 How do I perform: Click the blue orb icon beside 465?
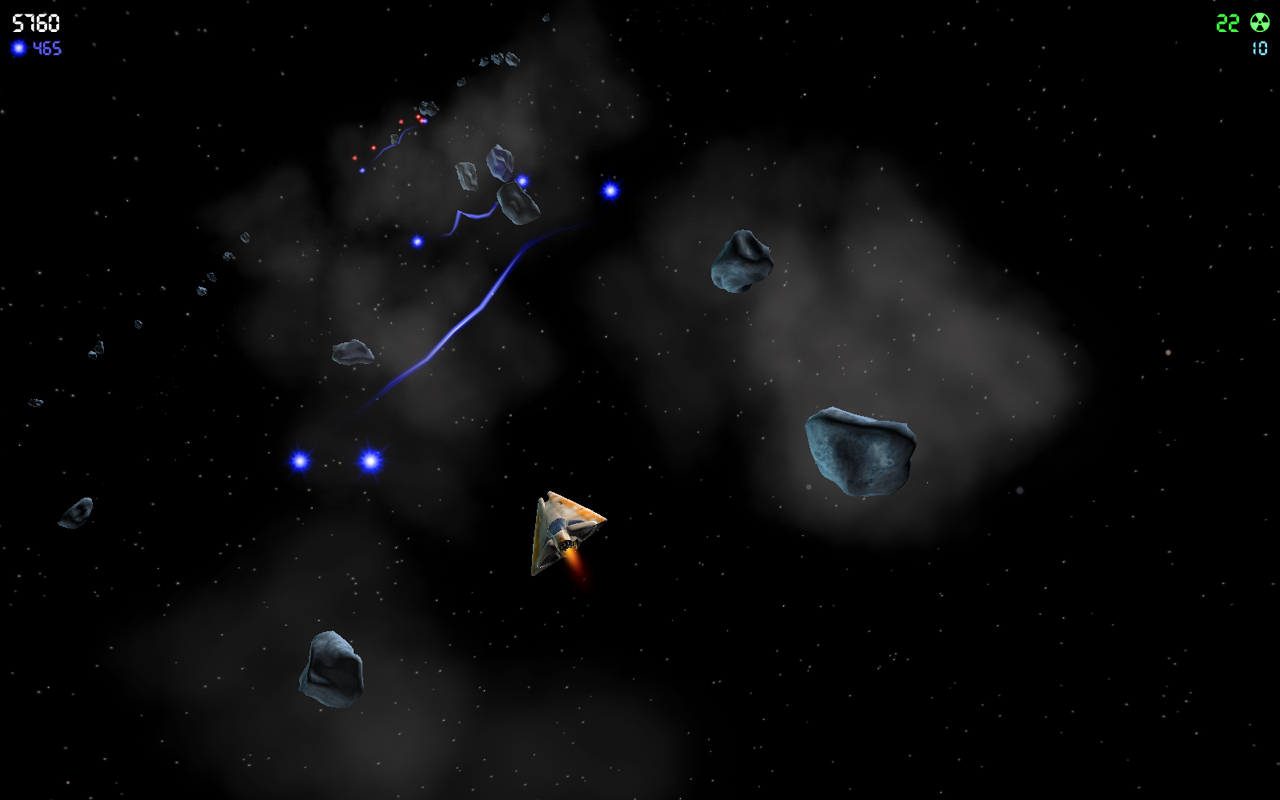tap(18, 48)
